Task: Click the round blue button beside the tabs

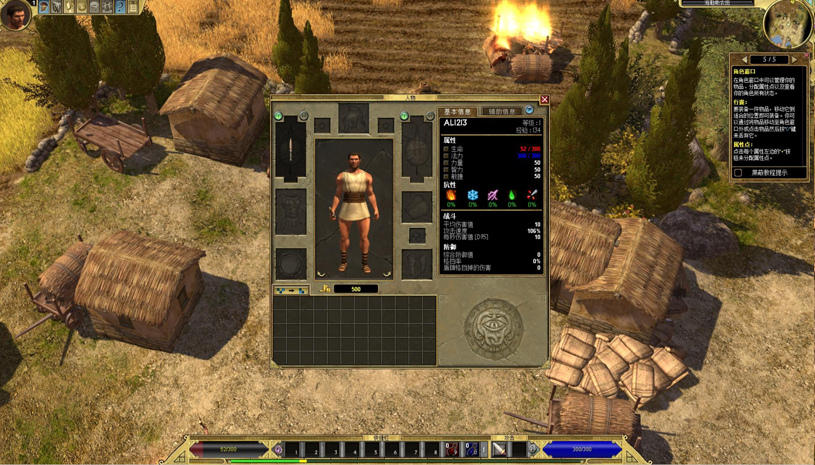Action: pyautogui.click(x=530, y=111)
